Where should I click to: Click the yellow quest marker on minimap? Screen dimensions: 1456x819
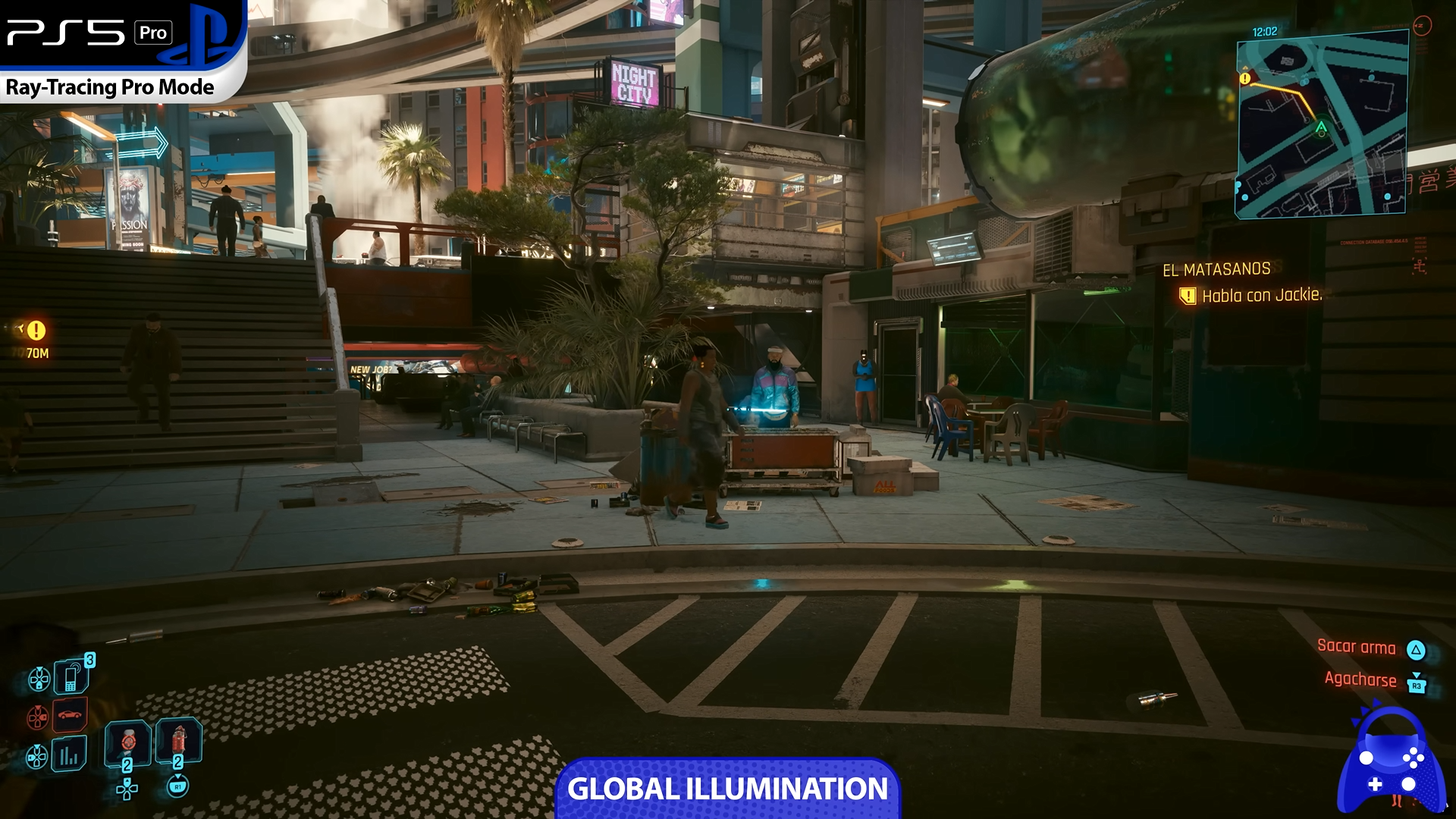point(1244,78)
